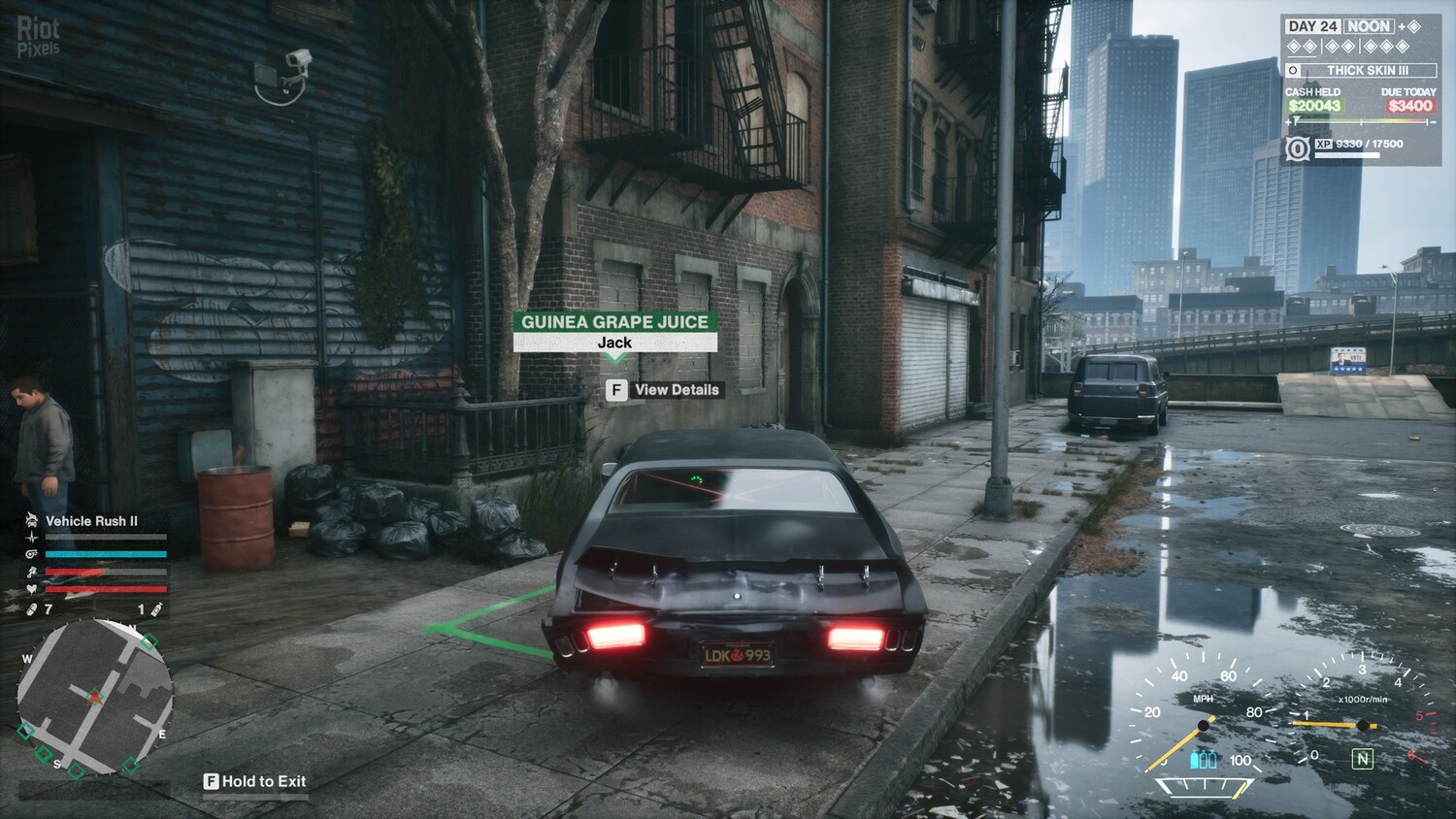Select the Vehicle Rush II ability icon
This screenshot has width=1456, height=819.
[x=31, y=521]
